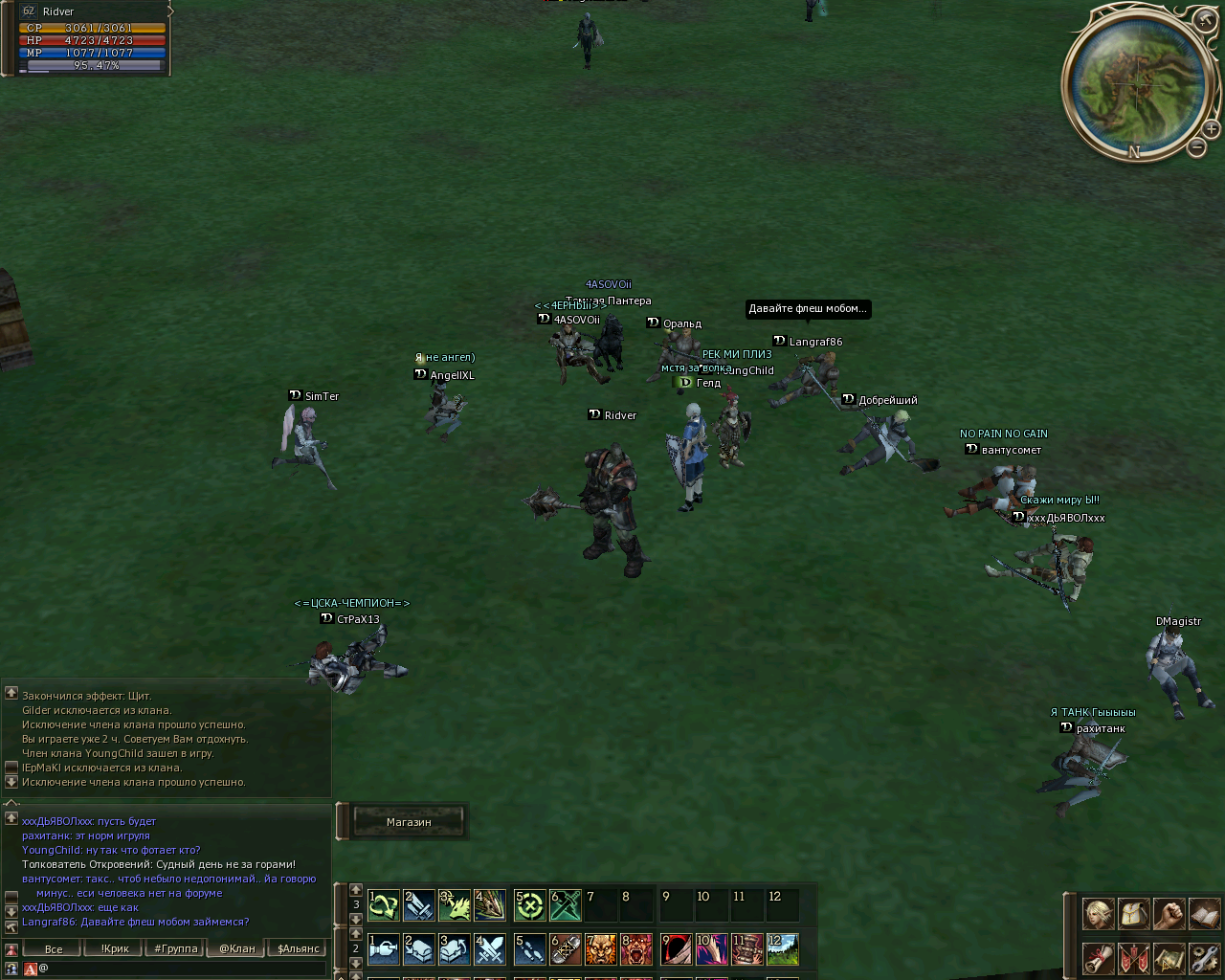Open the inventory backpack icon
The height and width of the screenshot is (980, 1225).
coord(1133,914)
